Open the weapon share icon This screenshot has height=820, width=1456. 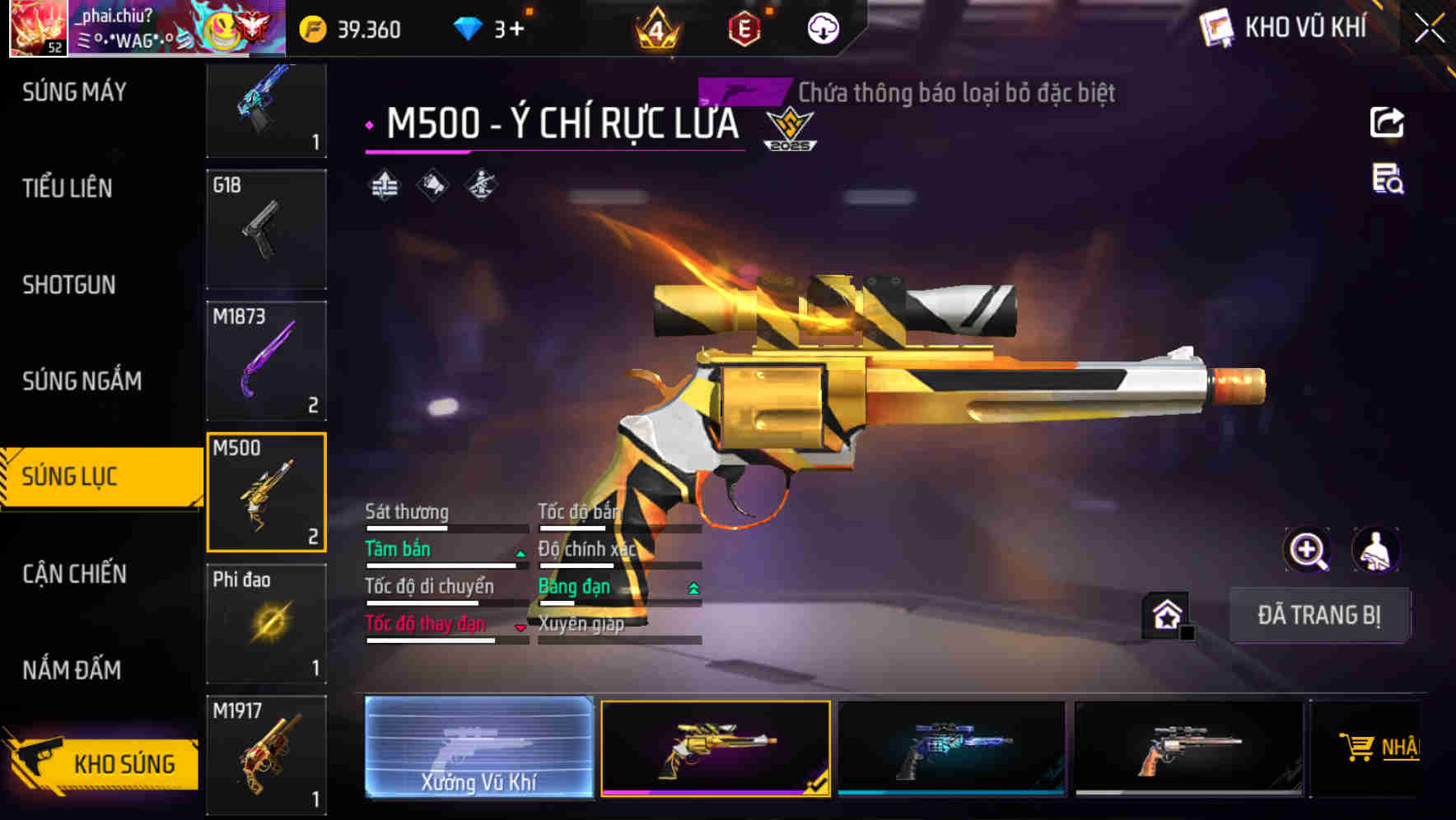click(1388, 122)
